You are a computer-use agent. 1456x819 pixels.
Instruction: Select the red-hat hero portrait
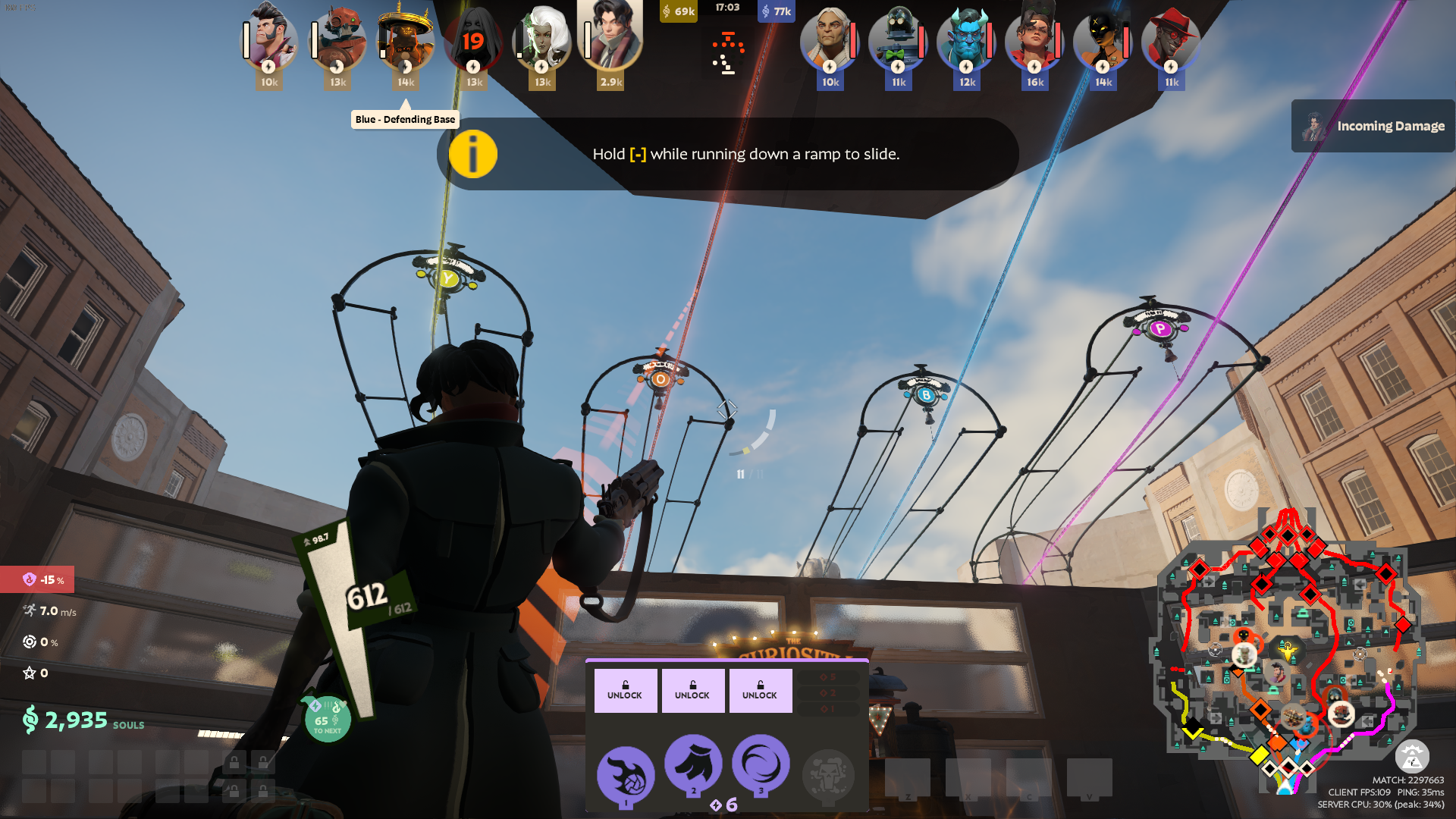point(1171,39)
